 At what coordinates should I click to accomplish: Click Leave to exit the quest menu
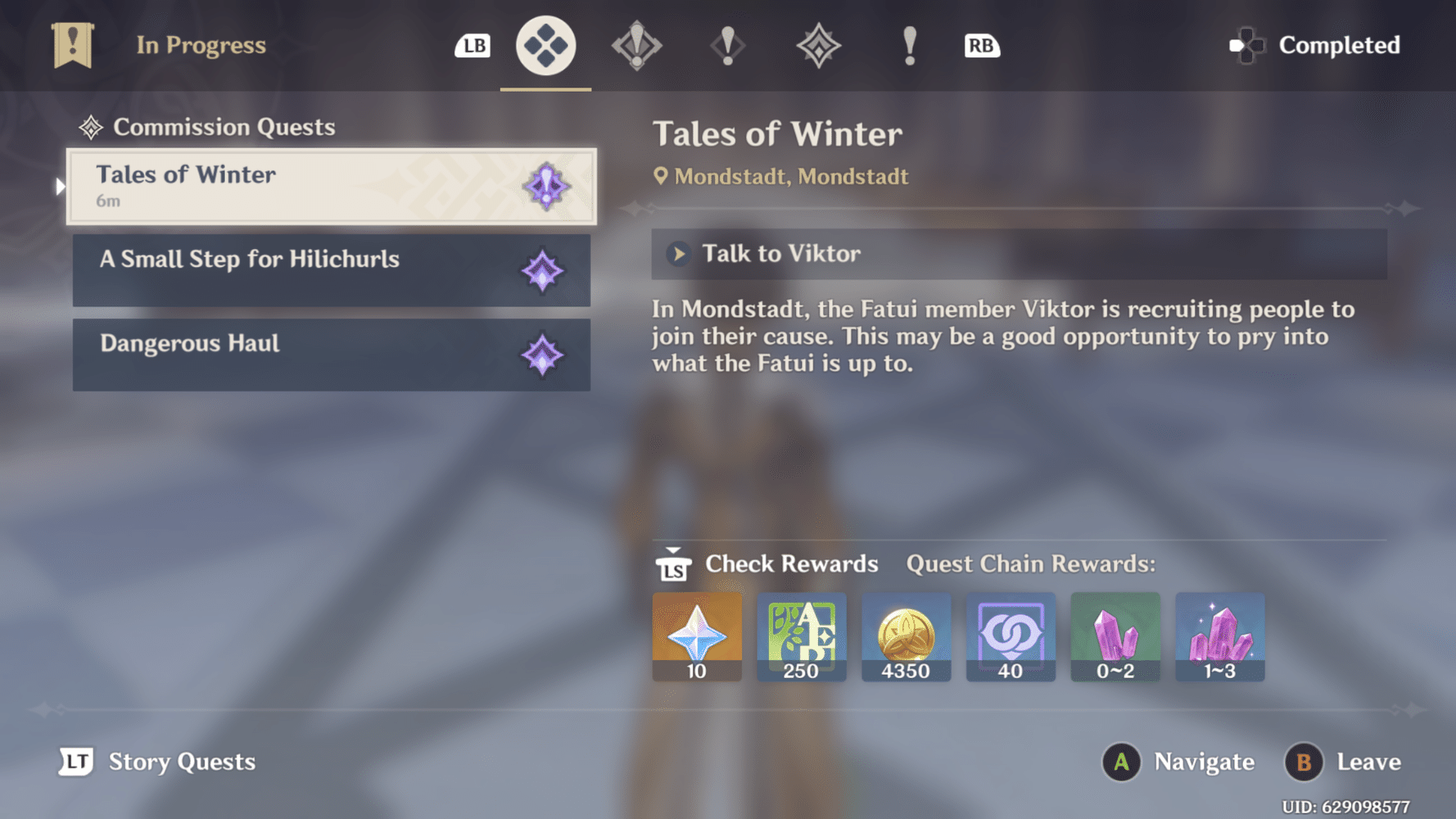click(x=1342, y=762)
